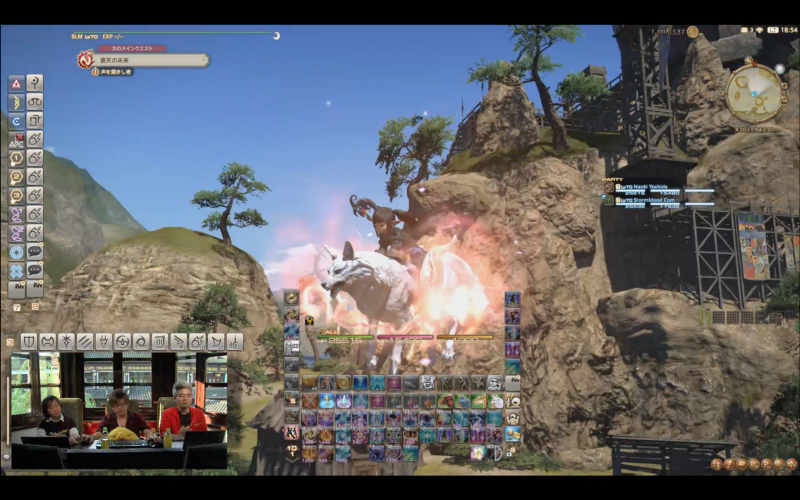Click the gil coin currency icon
Image resolution: width=800 pixels, height=500 pixels.
692,32
